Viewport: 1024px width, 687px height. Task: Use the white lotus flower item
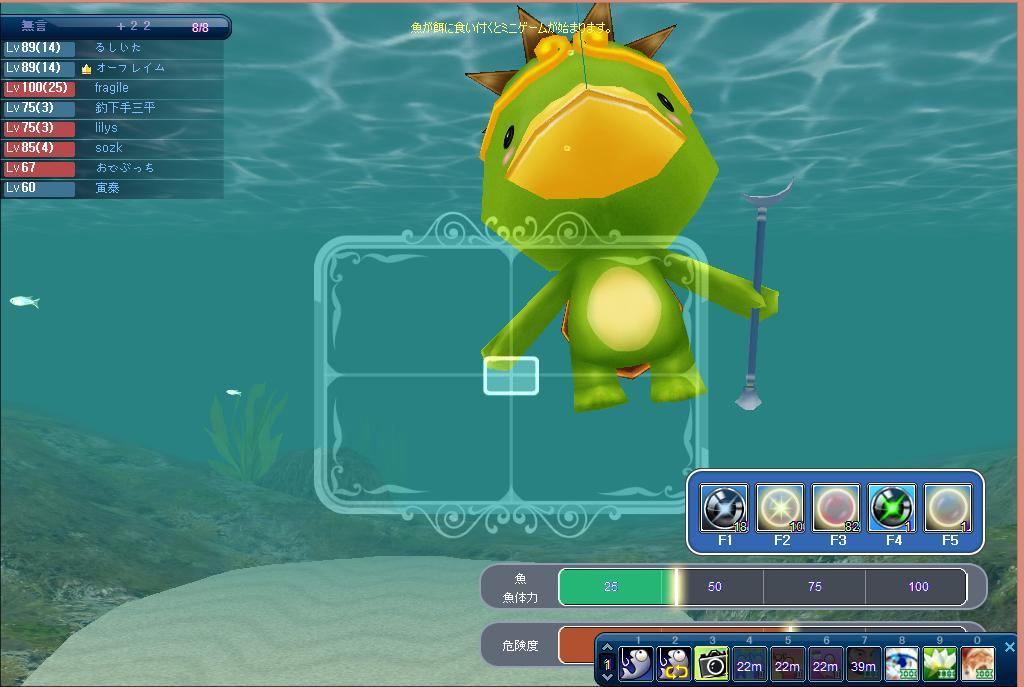(939, 663)
